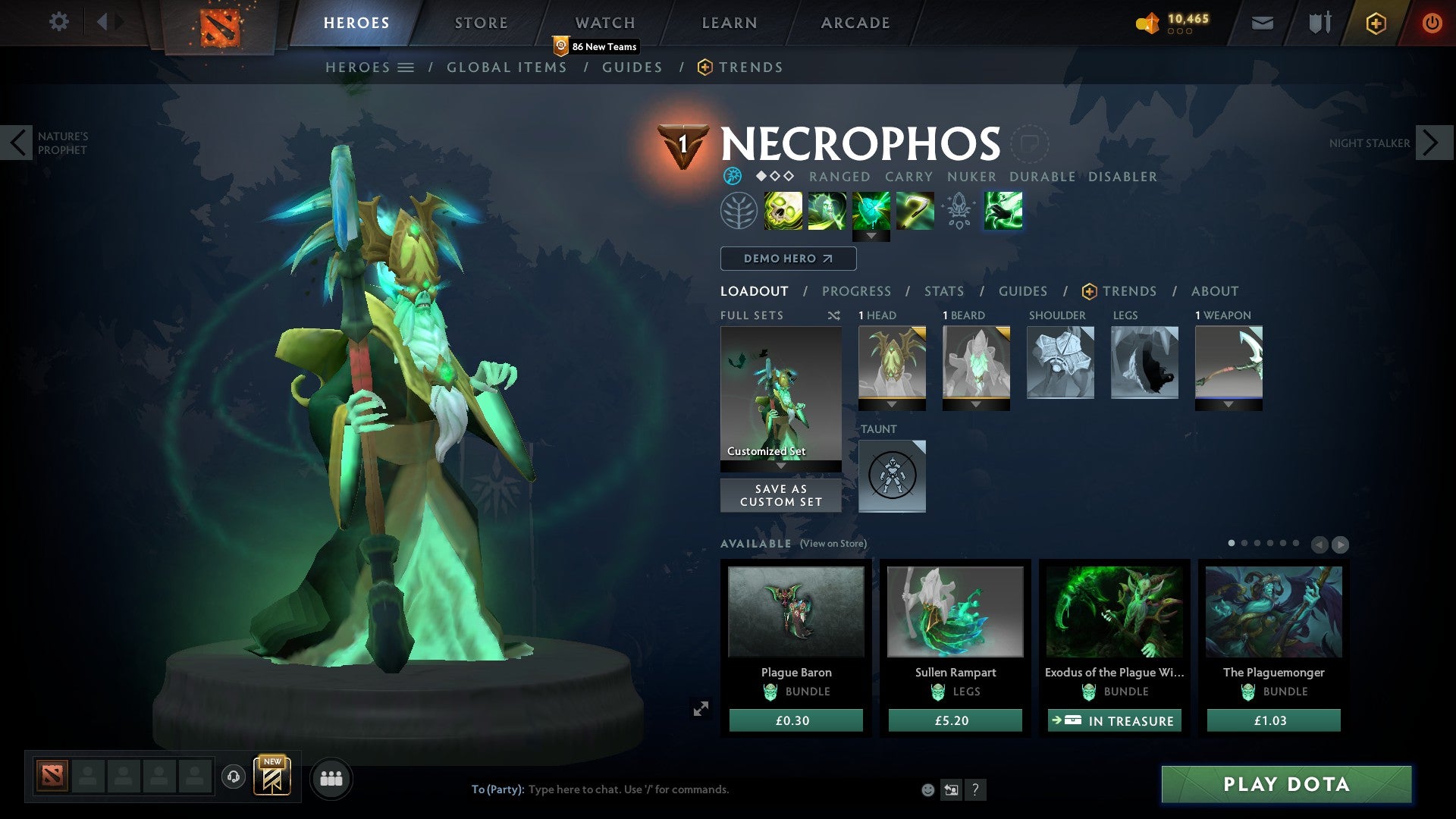Click the Dota Plus hexagon icon

pyautogui.click(x=1375, y=23)
